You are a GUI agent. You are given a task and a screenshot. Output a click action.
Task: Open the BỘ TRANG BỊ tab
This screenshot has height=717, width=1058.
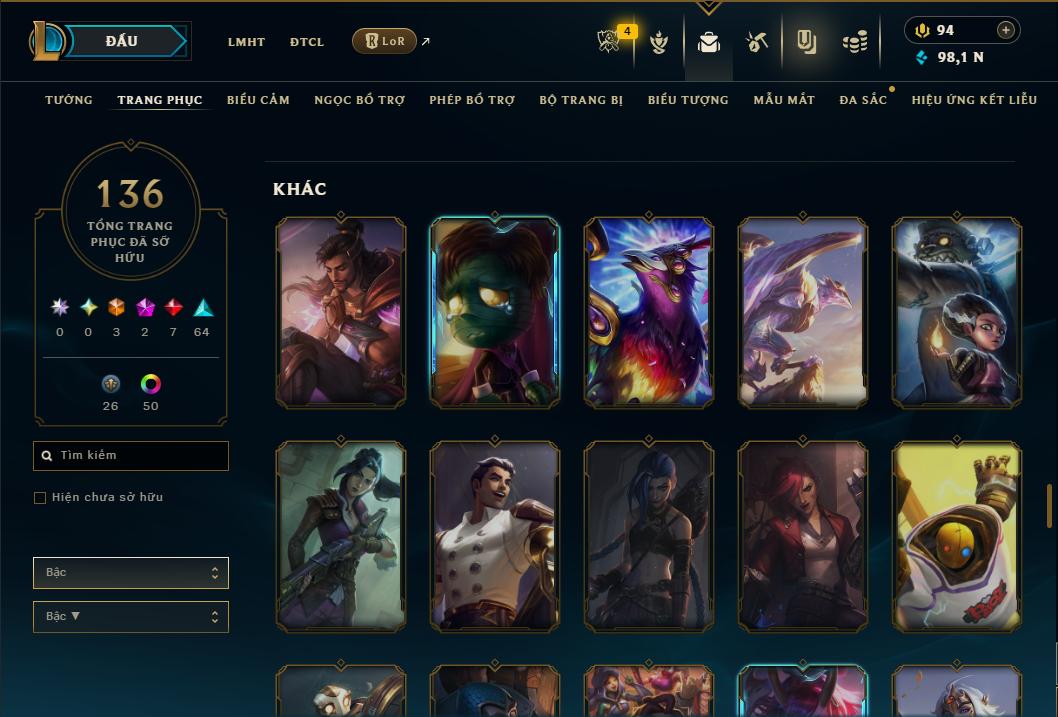[x=581, y=100]
